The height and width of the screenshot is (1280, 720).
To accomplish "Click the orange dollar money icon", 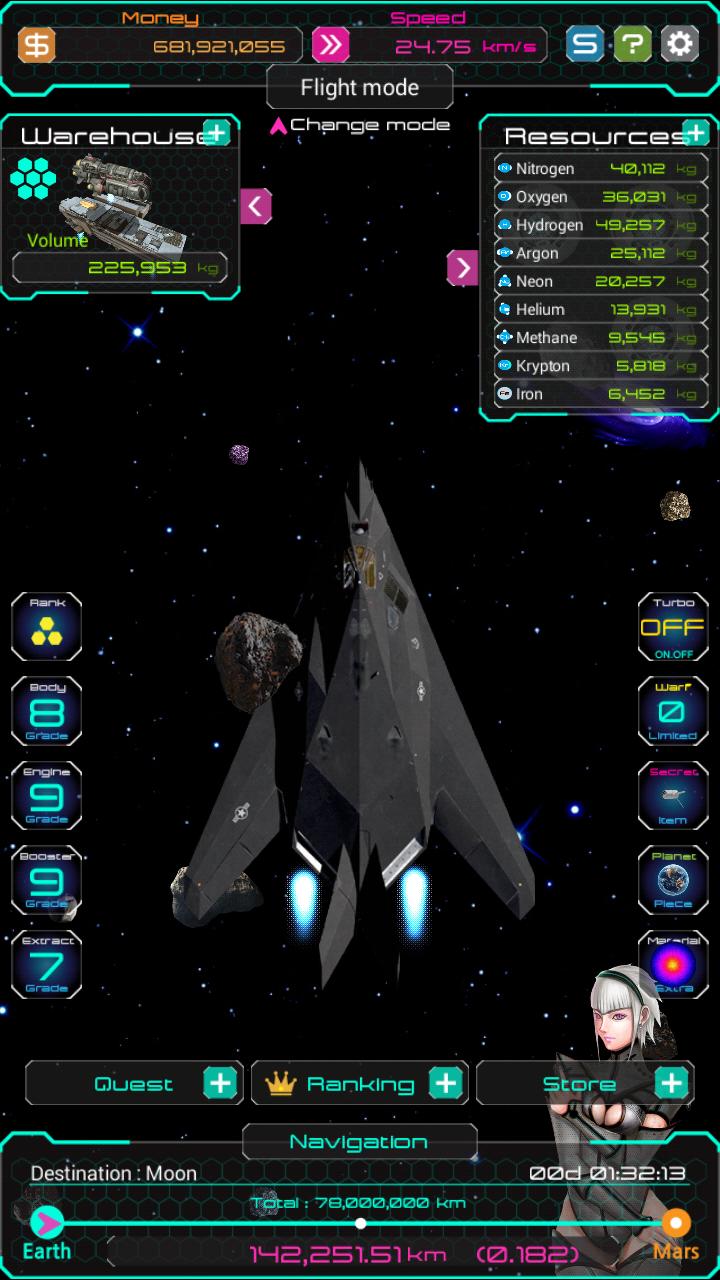I will tap(37, 45).
